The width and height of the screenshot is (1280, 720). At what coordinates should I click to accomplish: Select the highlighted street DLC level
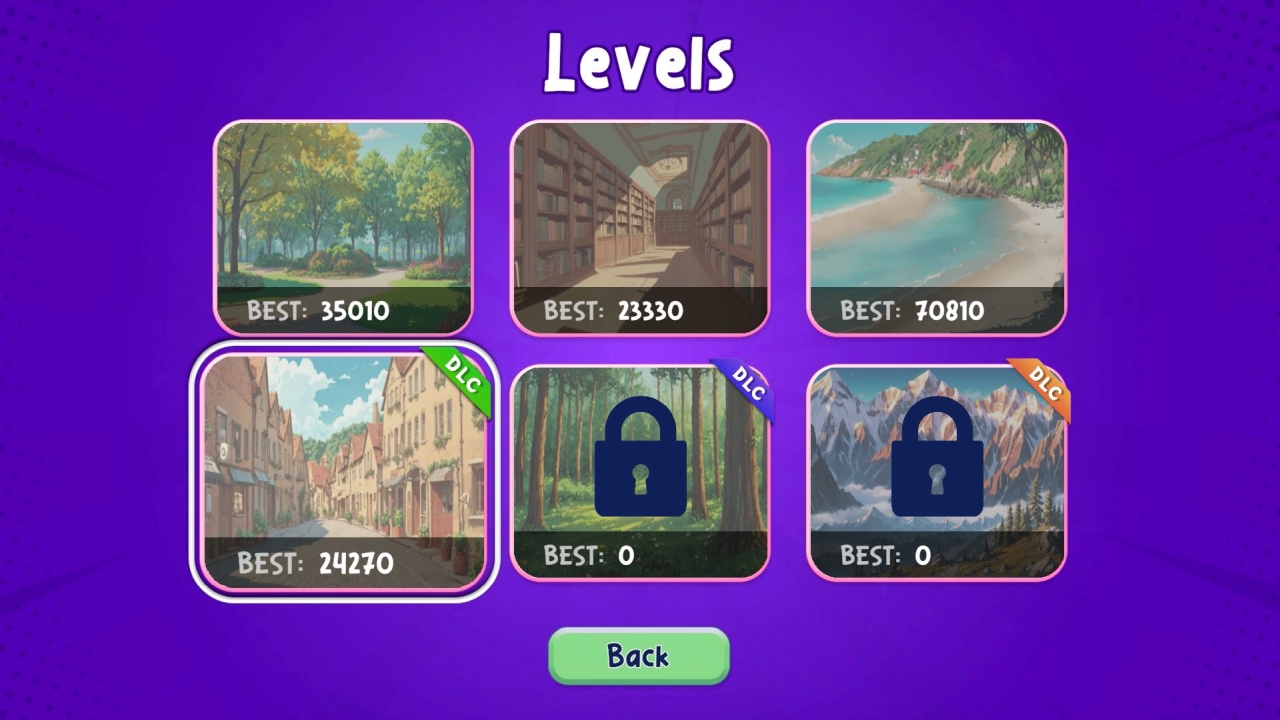(343, 460)
